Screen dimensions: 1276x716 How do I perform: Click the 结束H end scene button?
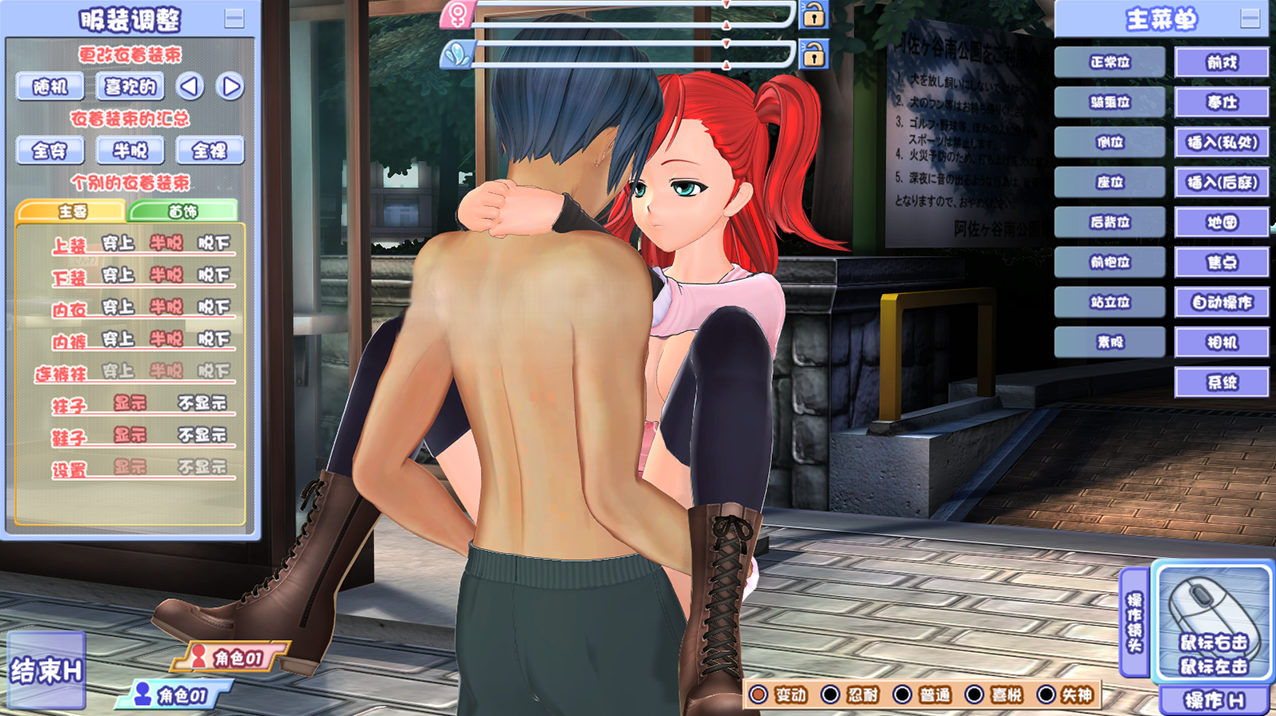(46, 671)
